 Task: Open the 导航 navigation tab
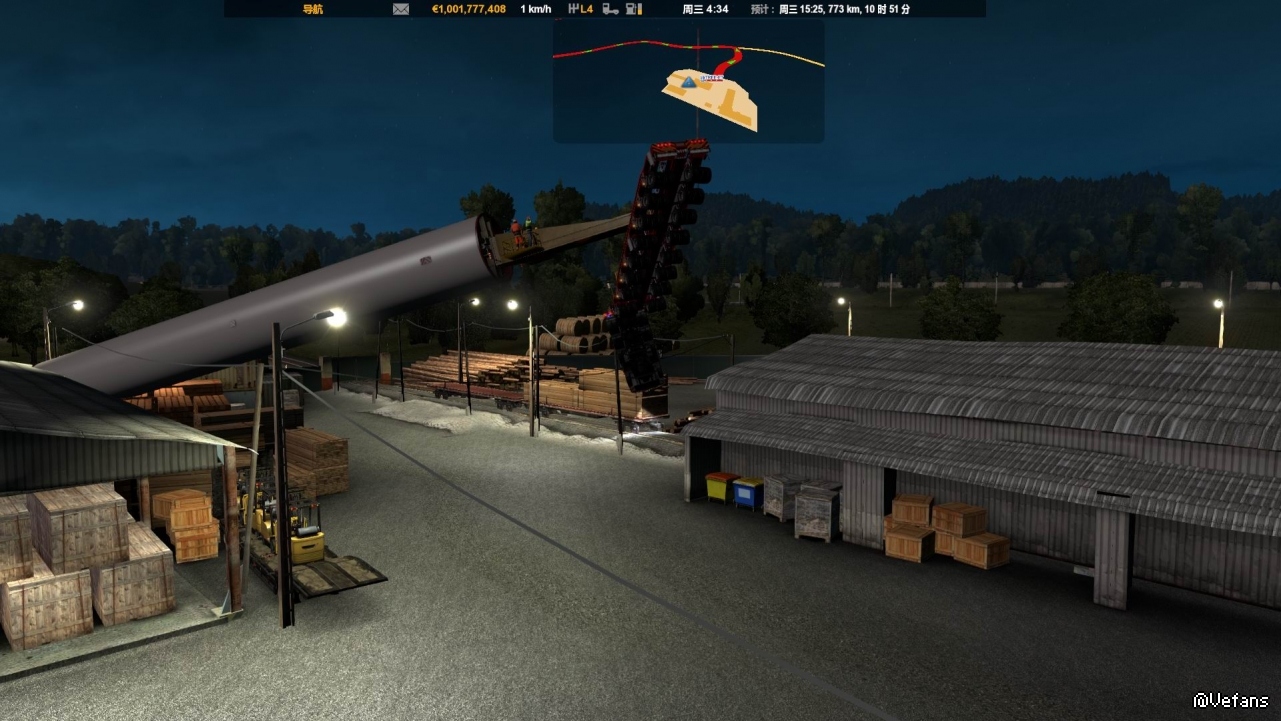[313, 9]
